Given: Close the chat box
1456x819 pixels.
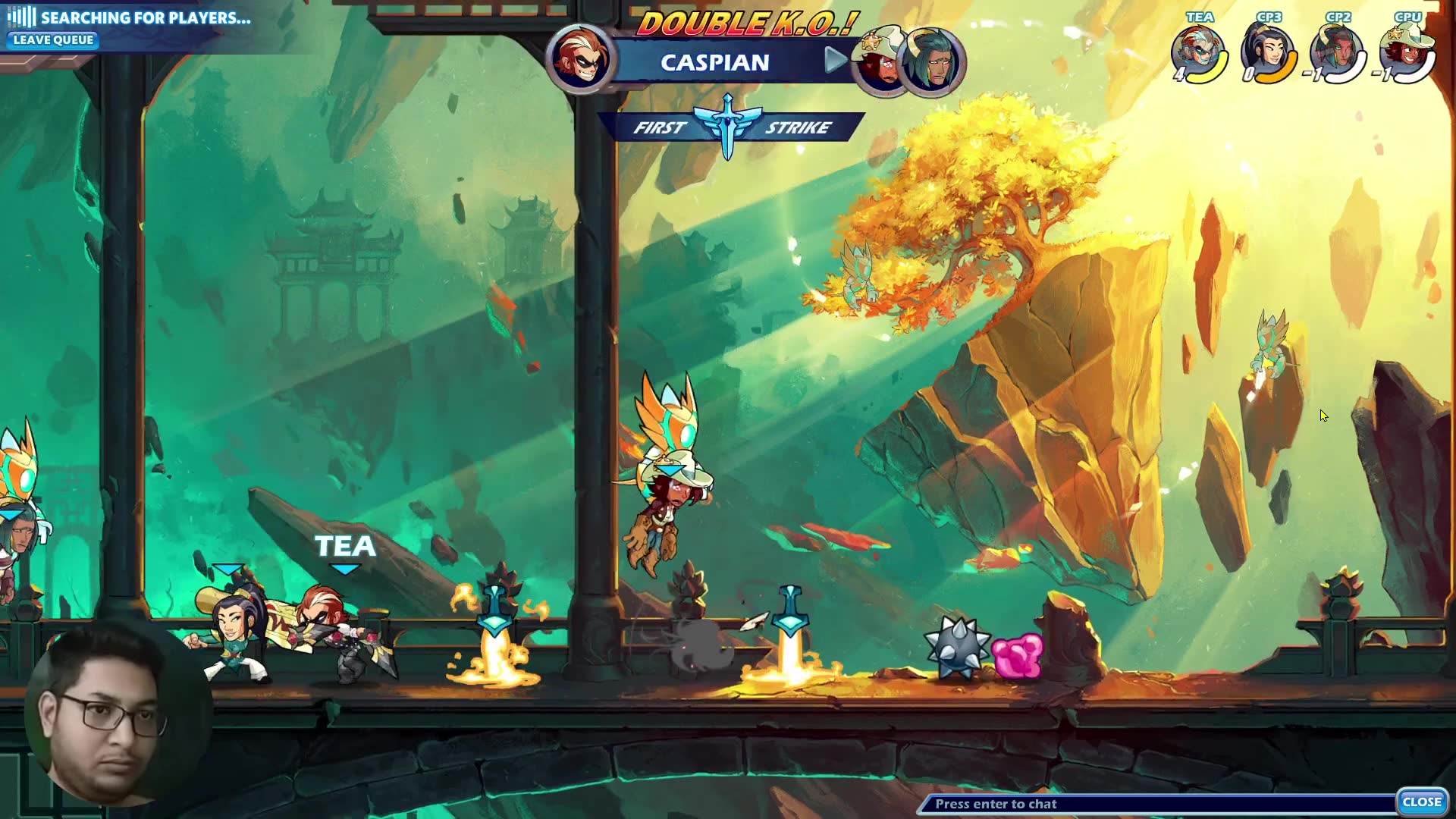Looking at the screenshot, I should tap(1421, 802).
